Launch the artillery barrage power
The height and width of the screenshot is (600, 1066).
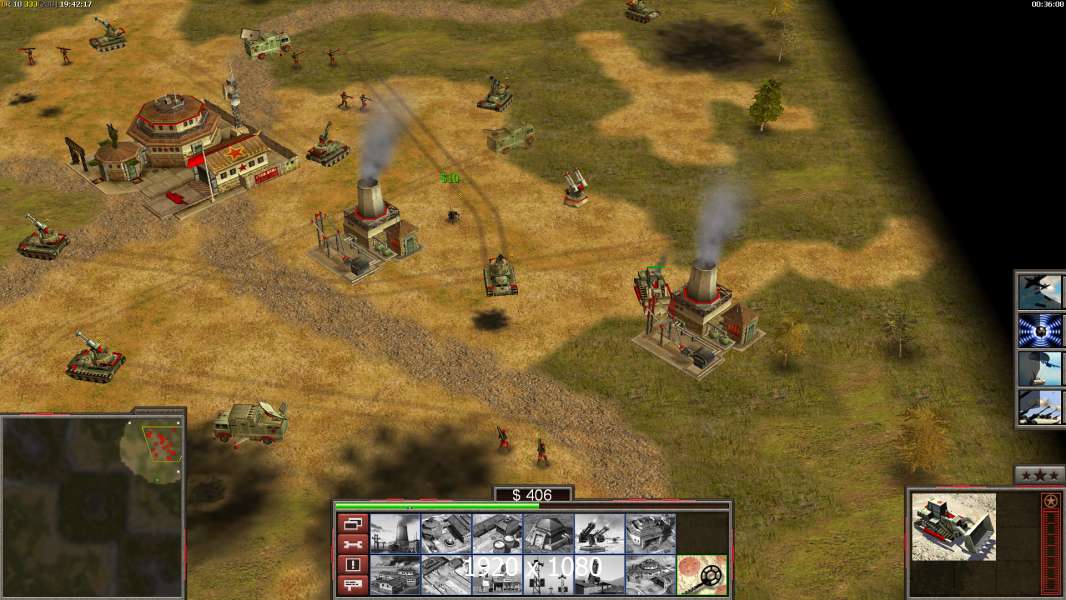click(1040, 406)
